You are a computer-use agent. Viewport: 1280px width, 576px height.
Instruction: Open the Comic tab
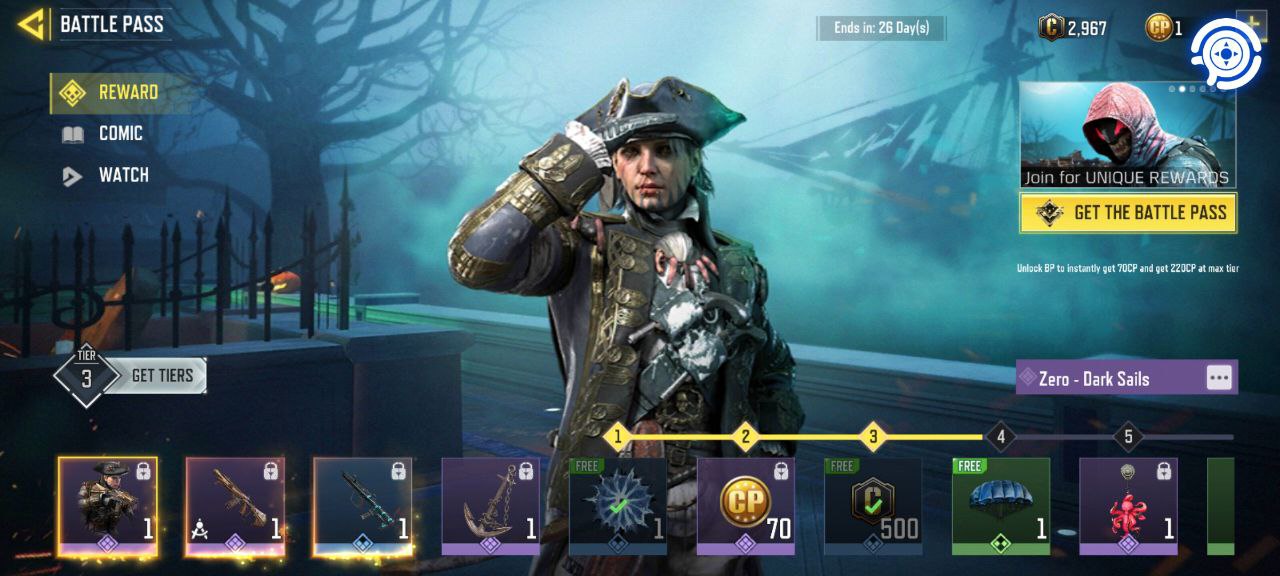coord(120,134)
